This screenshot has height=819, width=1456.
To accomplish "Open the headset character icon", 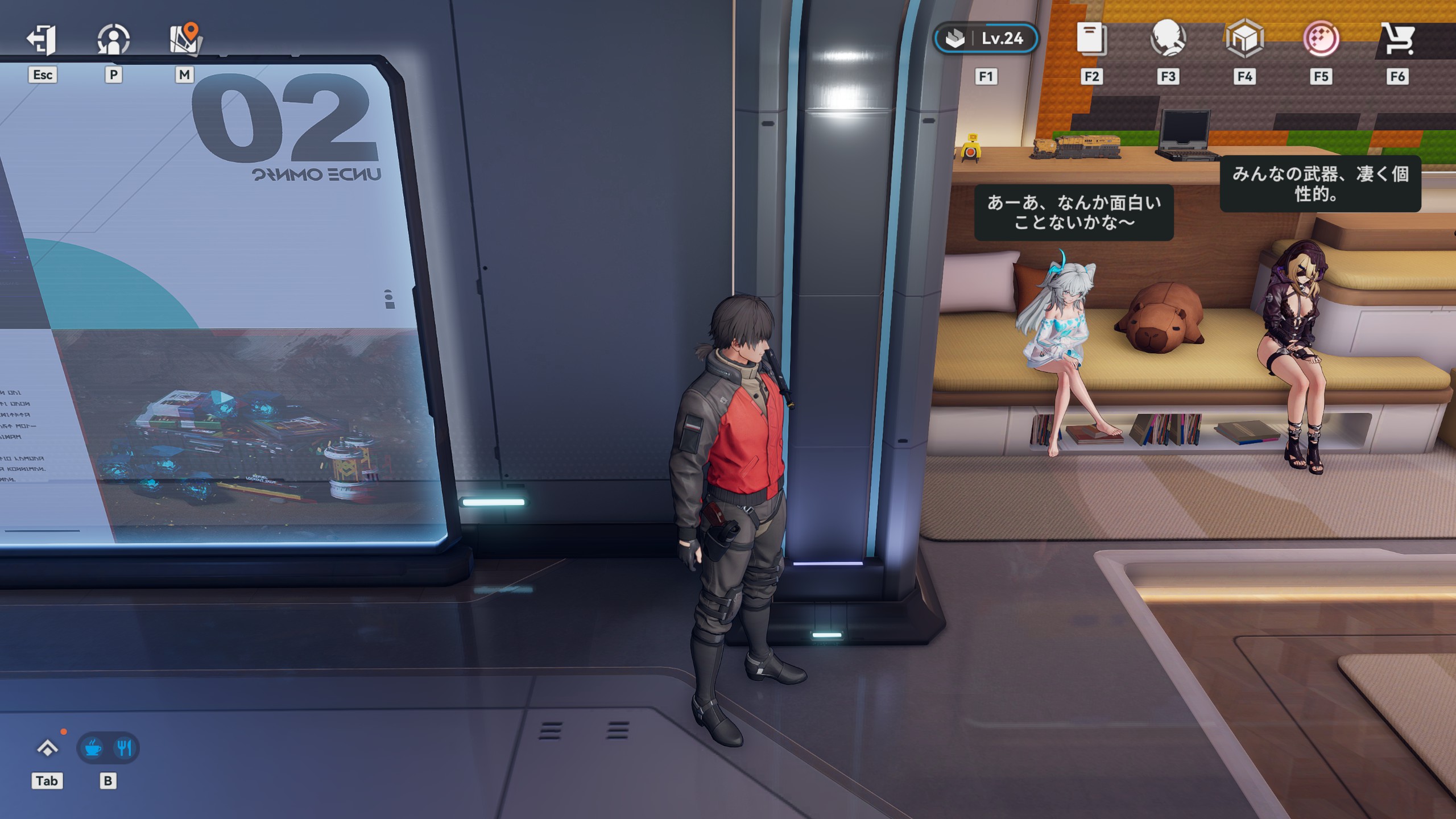I will click(1168, 39).
